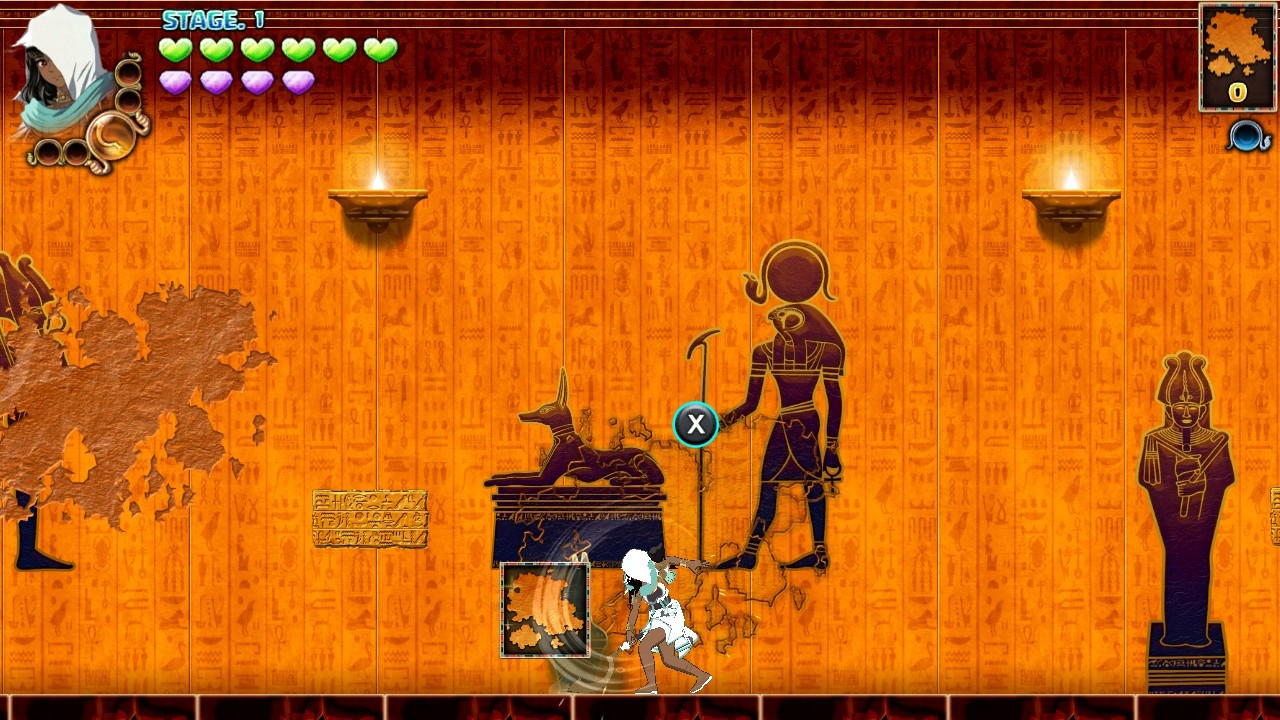Select the large golden bowl emblem below portrait
Screen dimensions: 1280x720
click(x=112, y=135)
